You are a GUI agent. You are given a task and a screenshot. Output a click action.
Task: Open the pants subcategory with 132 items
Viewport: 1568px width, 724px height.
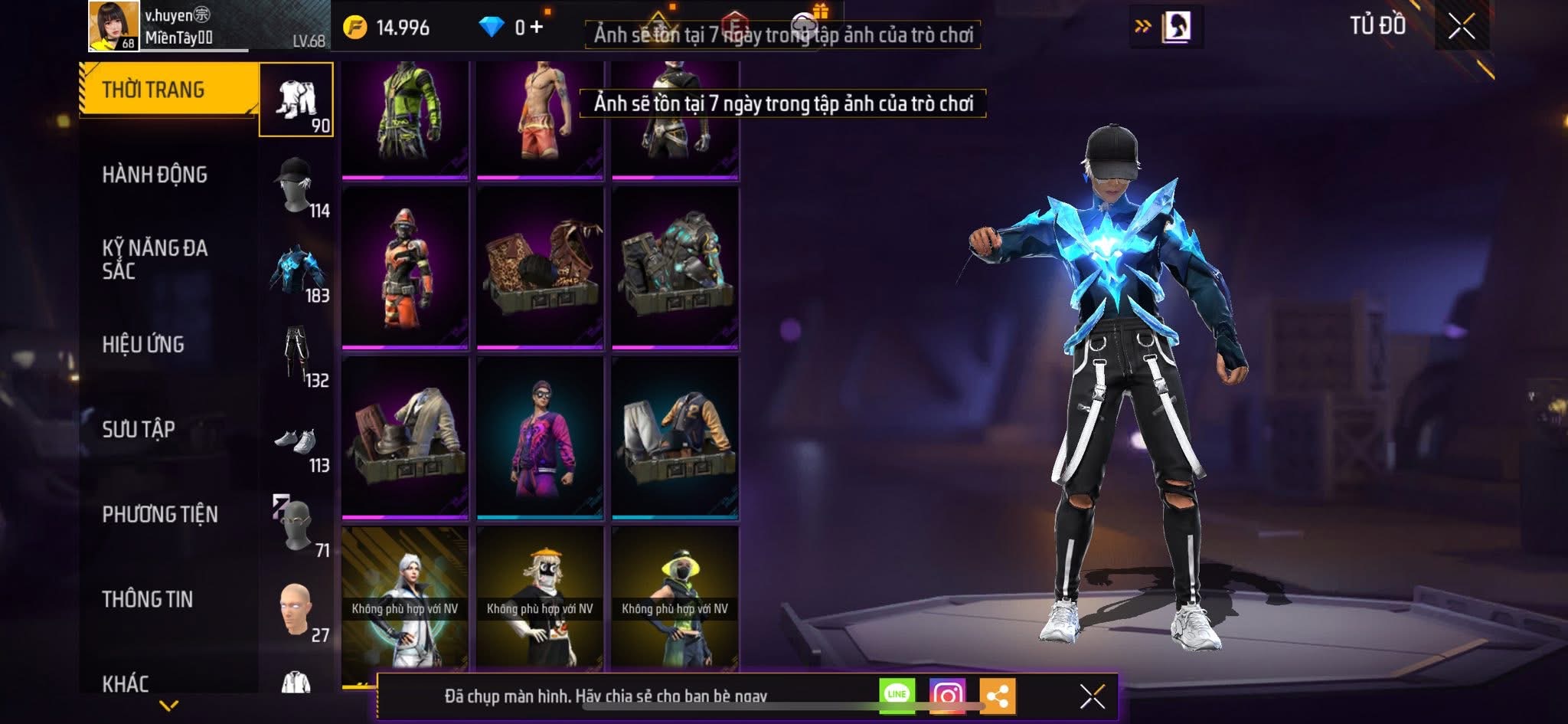(x=296, y=355)
